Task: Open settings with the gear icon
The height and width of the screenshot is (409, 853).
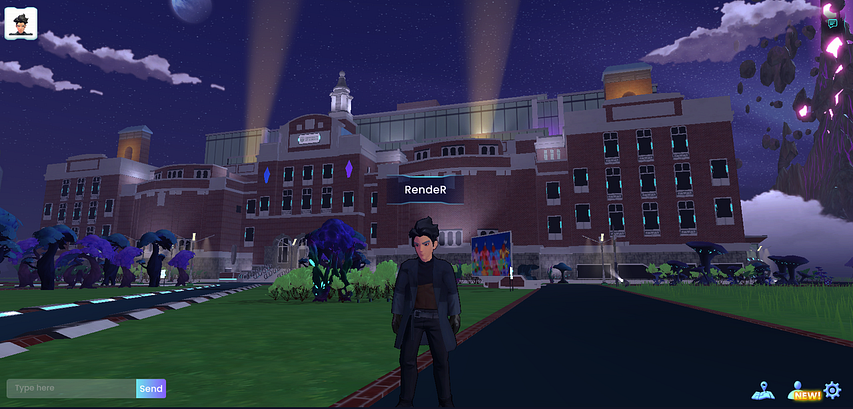Action: point(832,390)
